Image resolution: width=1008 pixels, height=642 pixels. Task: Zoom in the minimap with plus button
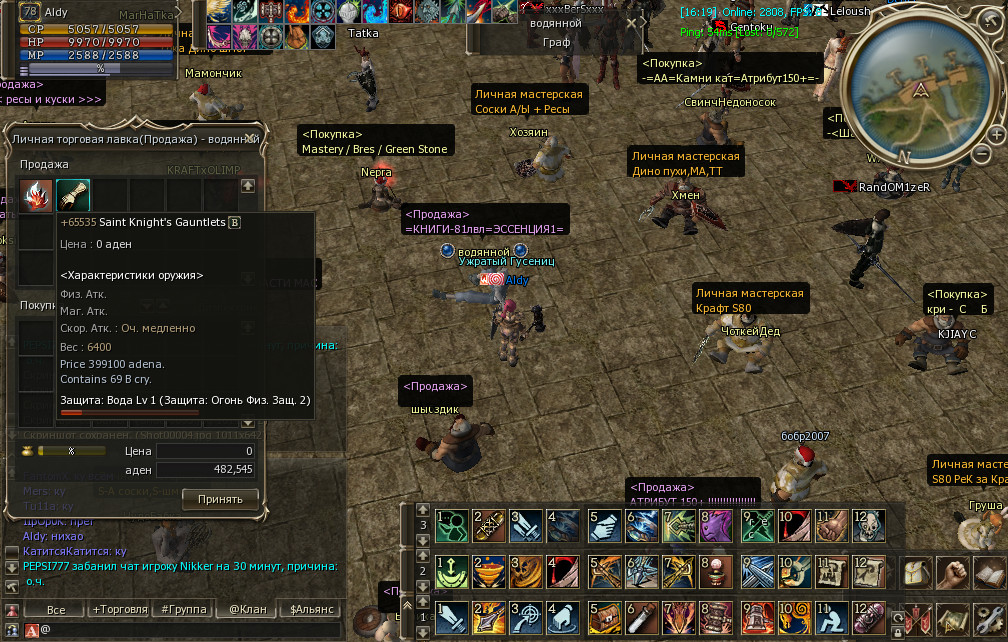point(996,133)
